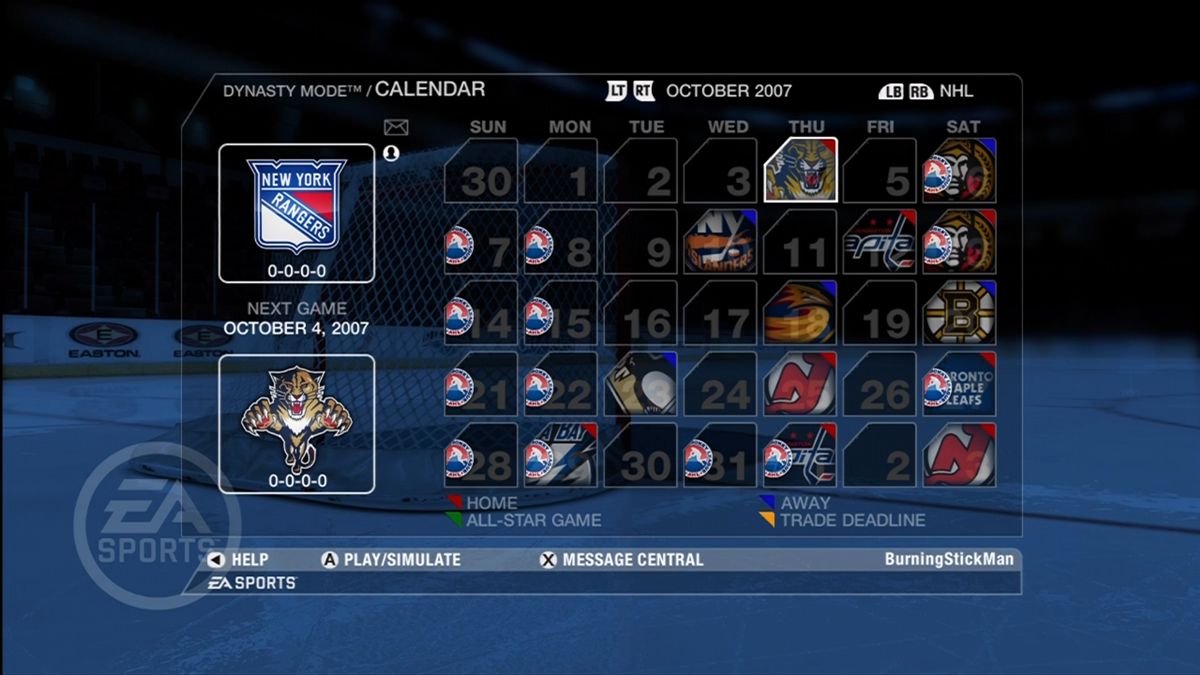Select the empty day numbered 19
Screen dimensions: 1200x675
click(879, 313)
